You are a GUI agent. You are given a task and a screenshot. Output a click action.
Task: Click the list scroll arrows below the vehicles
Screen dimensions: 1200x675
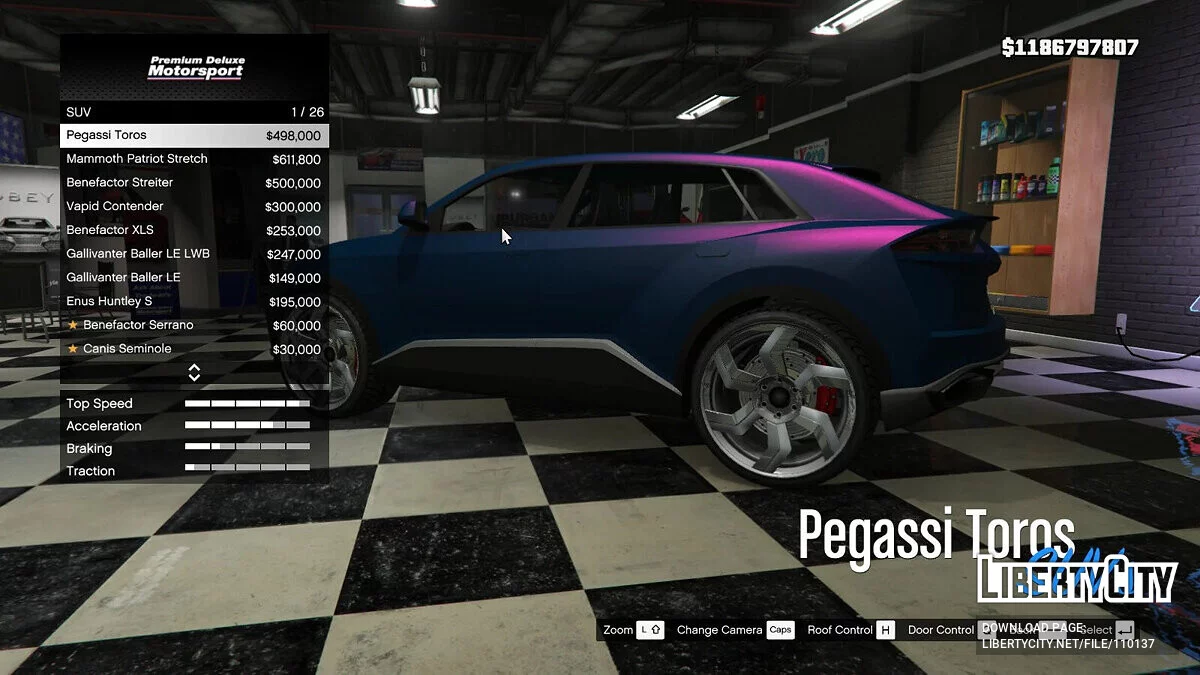pos(194,373)
